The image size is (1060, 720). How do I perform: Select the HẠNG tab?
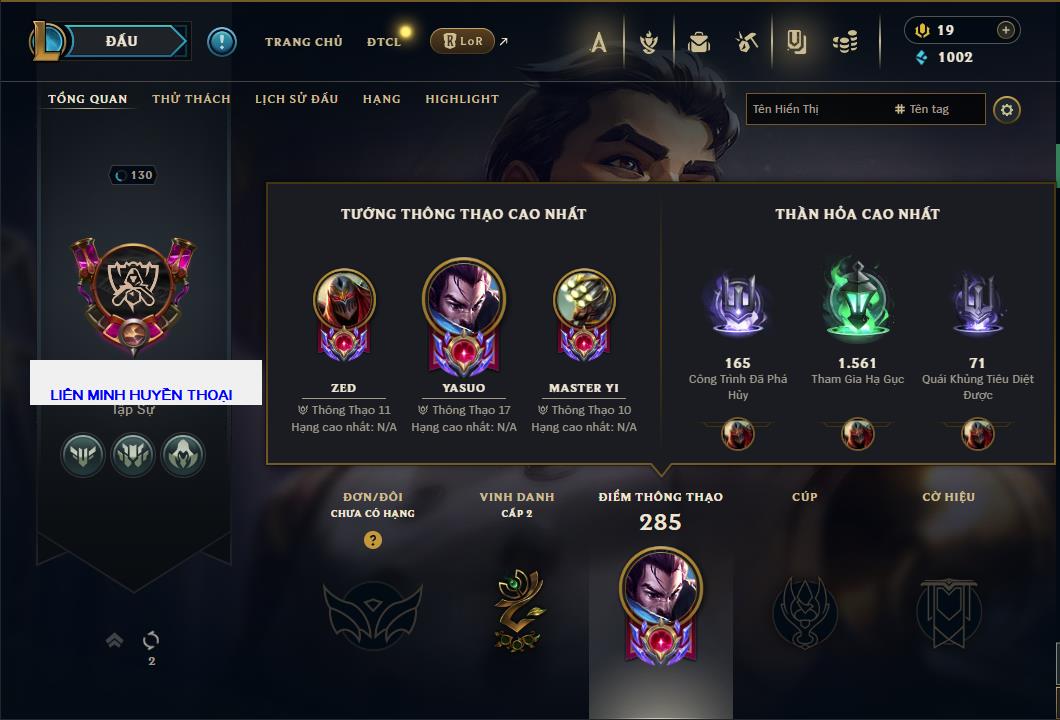(381, 99)
